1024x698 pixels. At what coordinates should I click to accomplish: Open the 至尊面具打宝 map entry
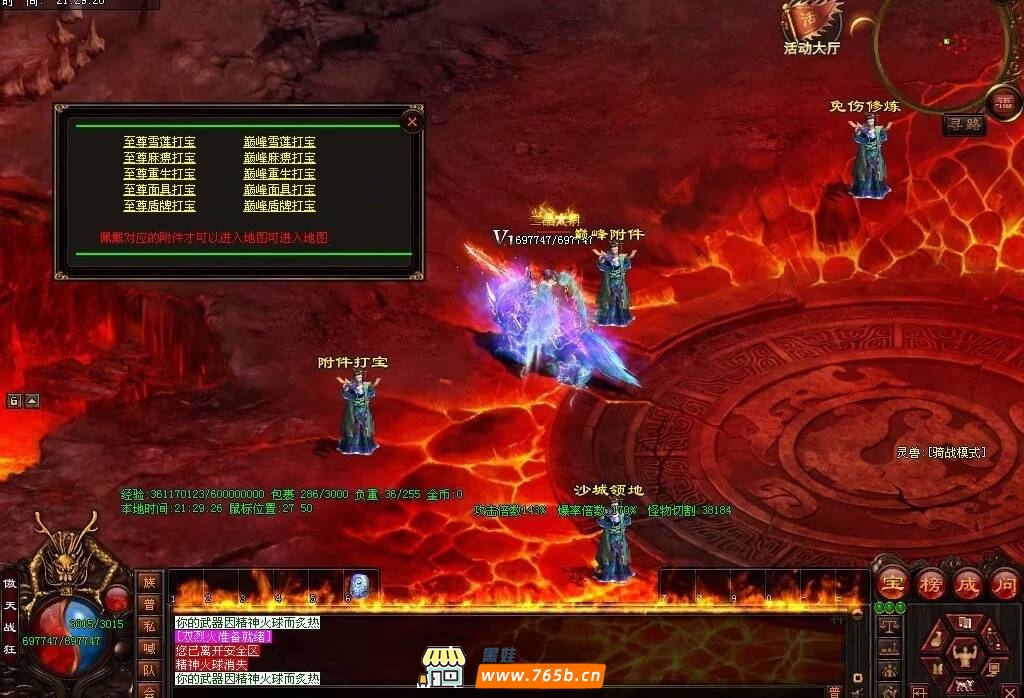[x=159, y=190]
